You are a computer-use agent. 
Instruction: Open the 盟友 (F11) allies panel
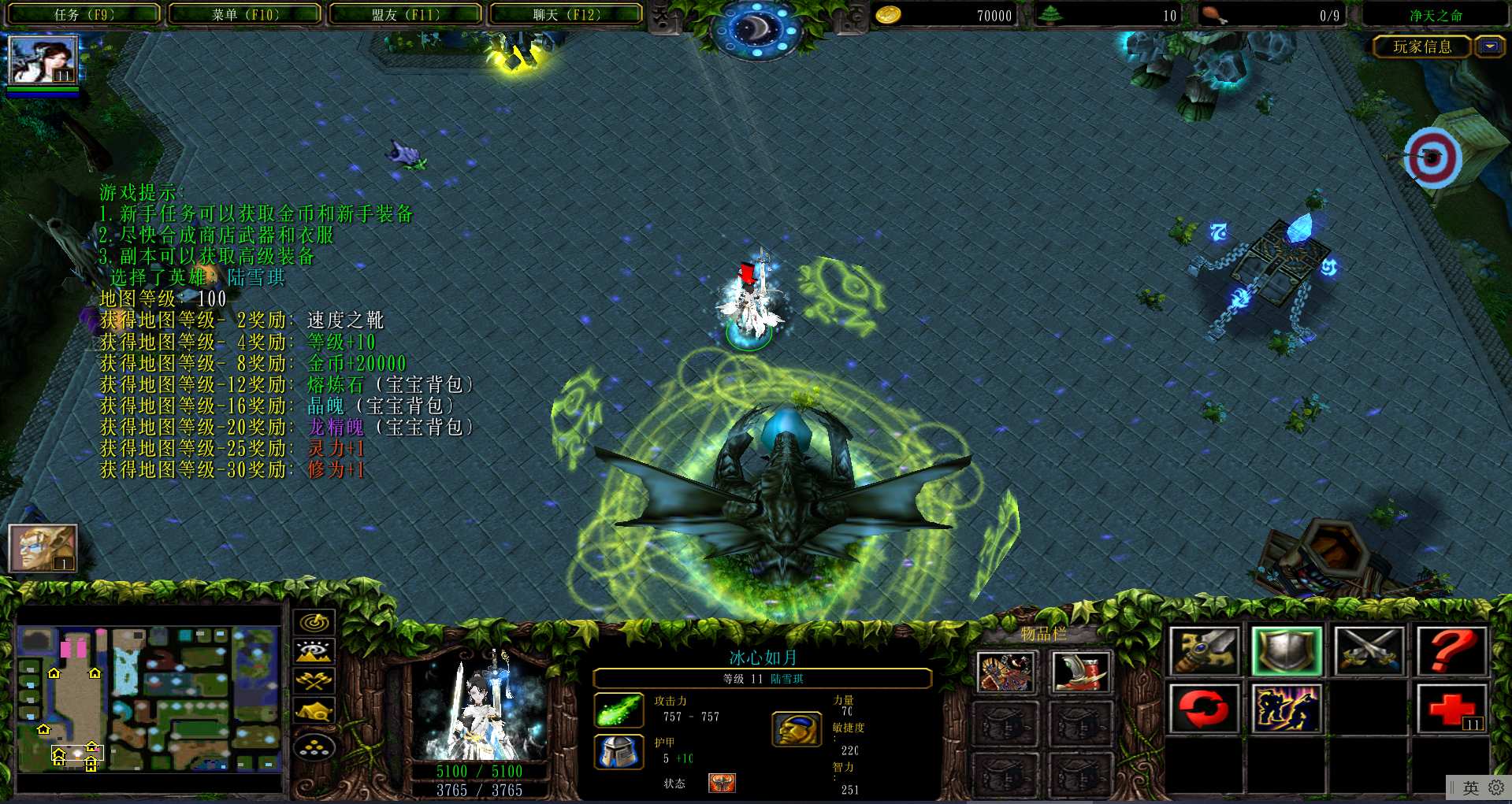coord(406,14)
